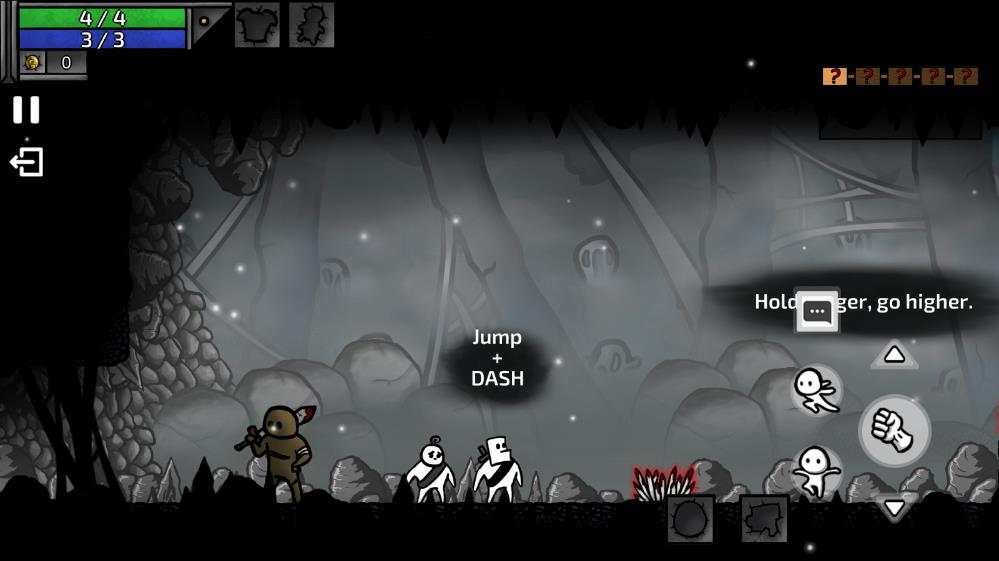
Task: Pause the game
Action: point(26,110)
